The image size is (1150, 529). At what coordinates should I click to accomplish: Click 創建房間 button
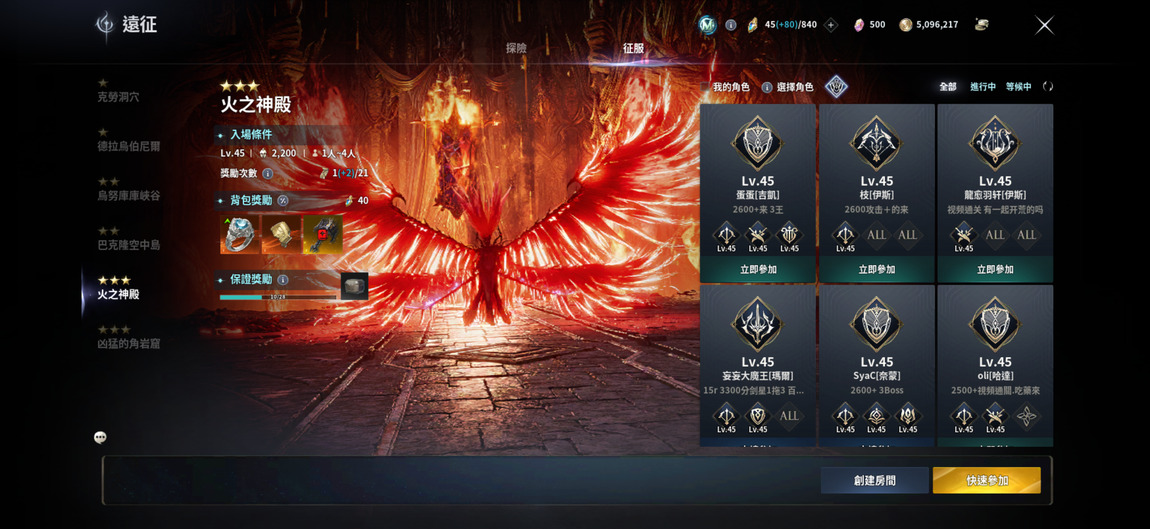click(874, 481)
